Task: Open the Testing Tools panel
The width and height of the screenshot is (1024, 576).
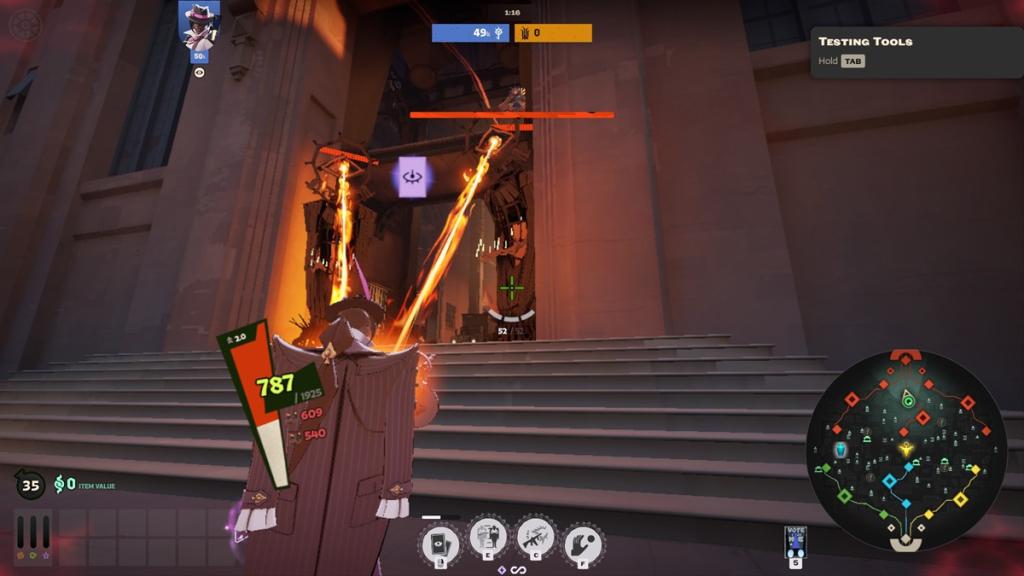Action: [x=916, y=51]
